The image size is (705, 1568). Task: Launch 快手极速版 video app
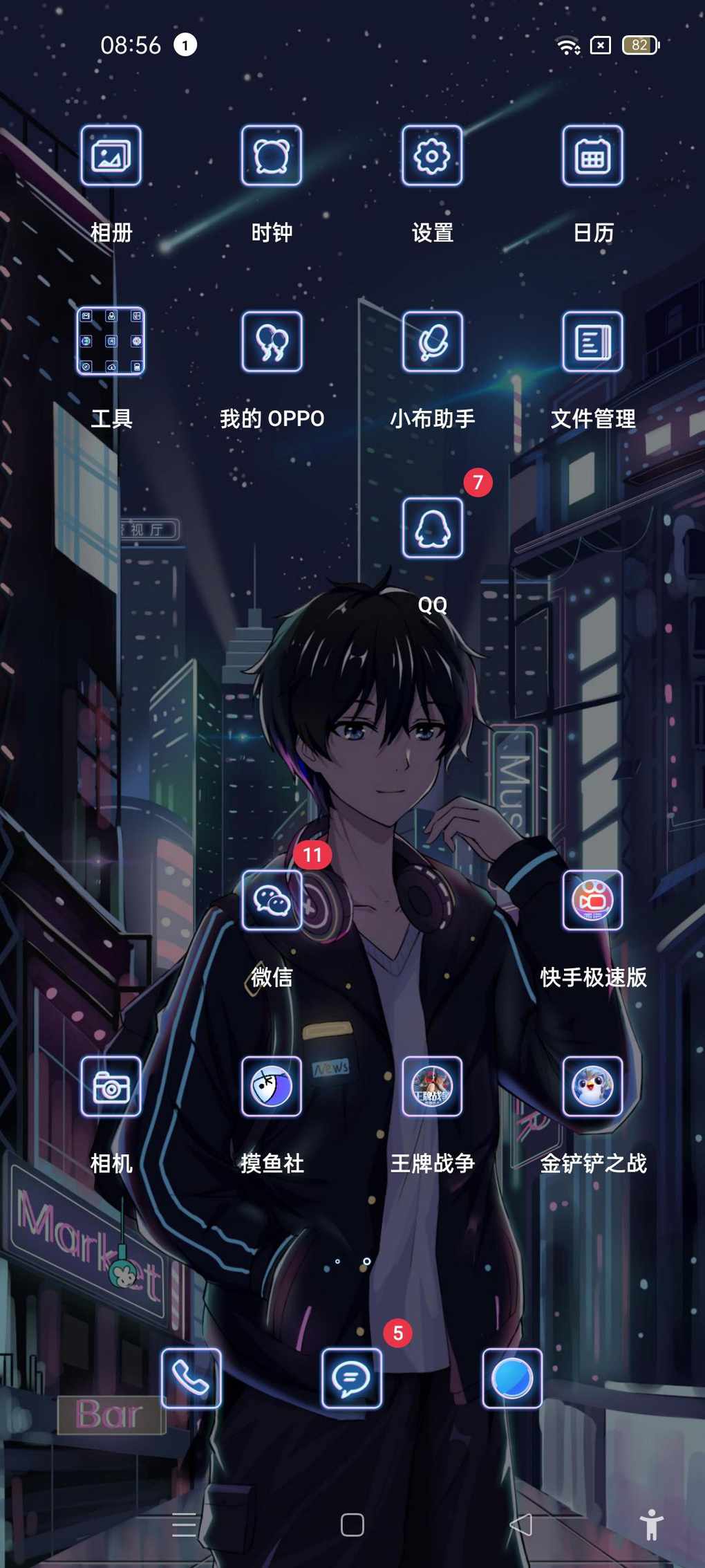[592, 900]
